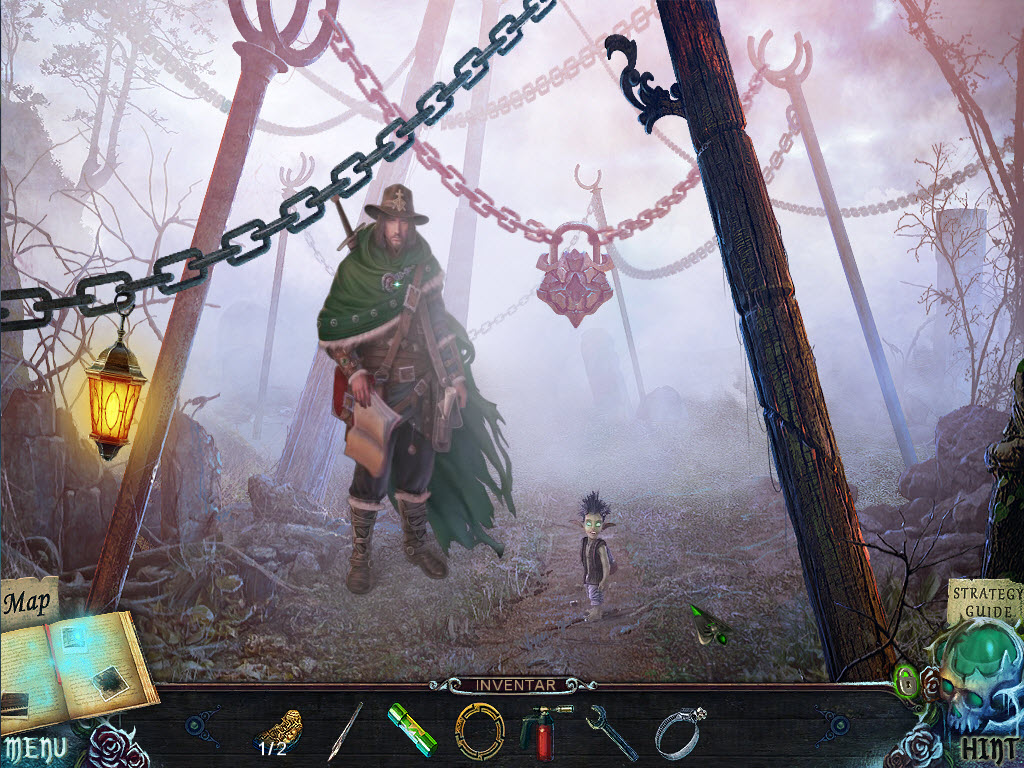The height and width of the screenshot is (768, 1024).
Task: Pick the blue wrench from inventory
Action: click(610, 732)
